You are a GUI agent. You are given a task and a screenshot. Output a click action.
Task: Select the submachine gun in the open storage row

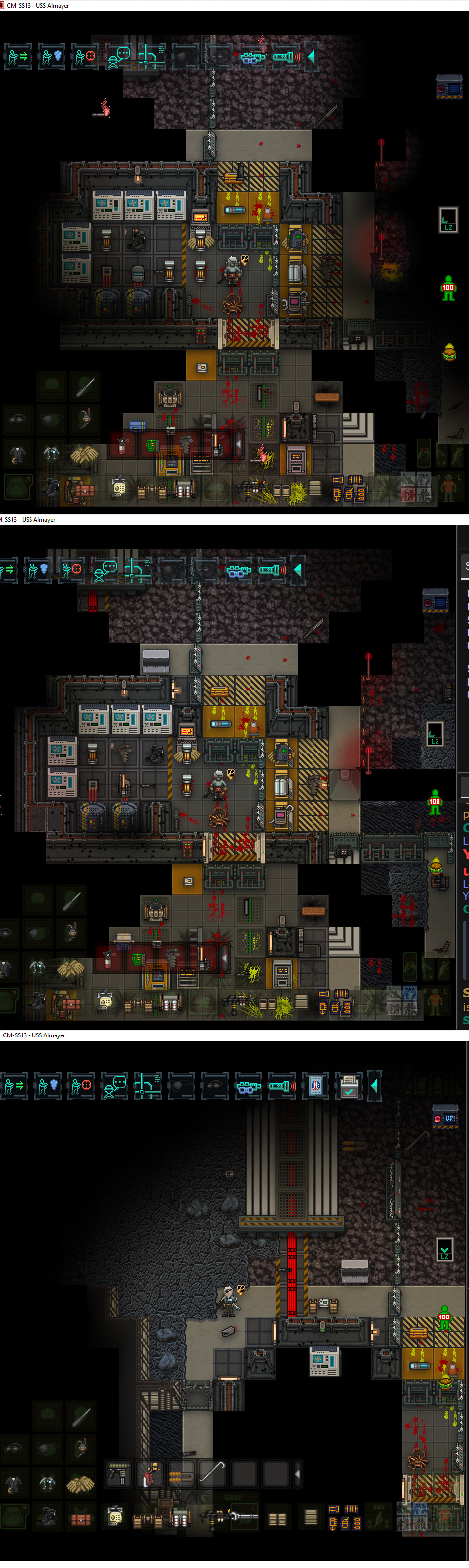tap(119, 1474)
